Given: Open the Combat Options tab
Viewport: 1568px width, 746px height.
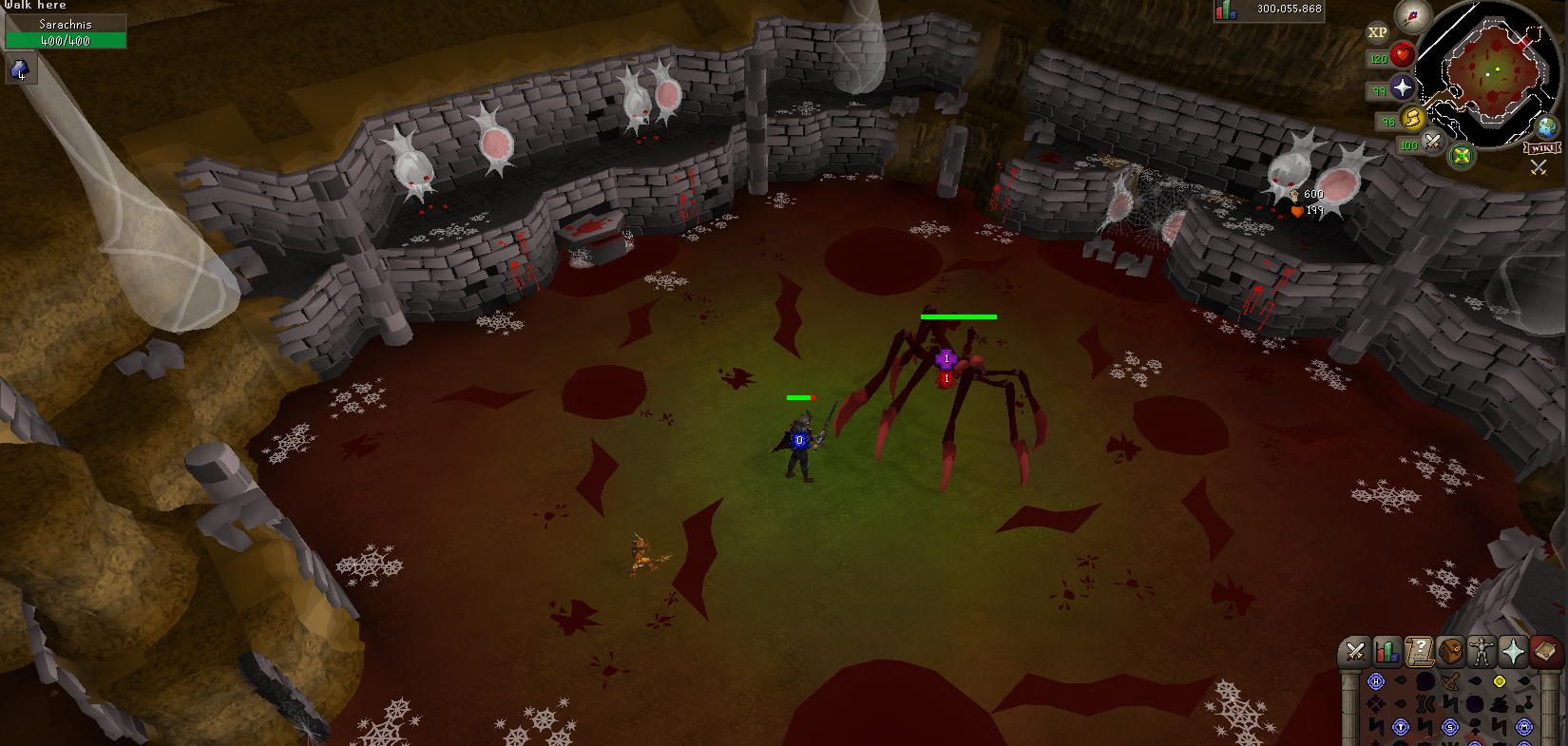Looking at the screenshot, I should tap(1355, 651).
